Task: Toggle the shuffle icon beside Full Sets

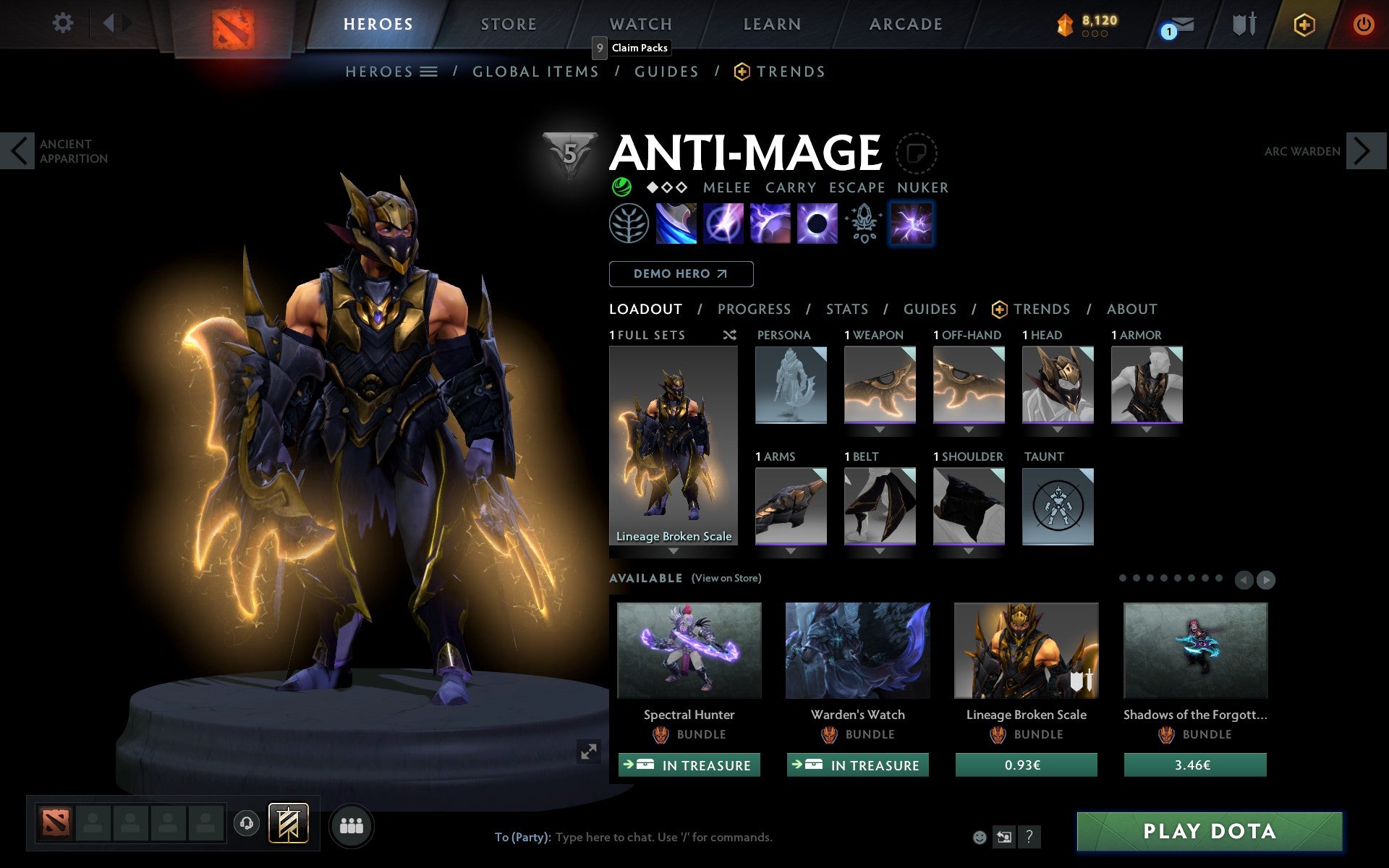Action: coord(729,335)
